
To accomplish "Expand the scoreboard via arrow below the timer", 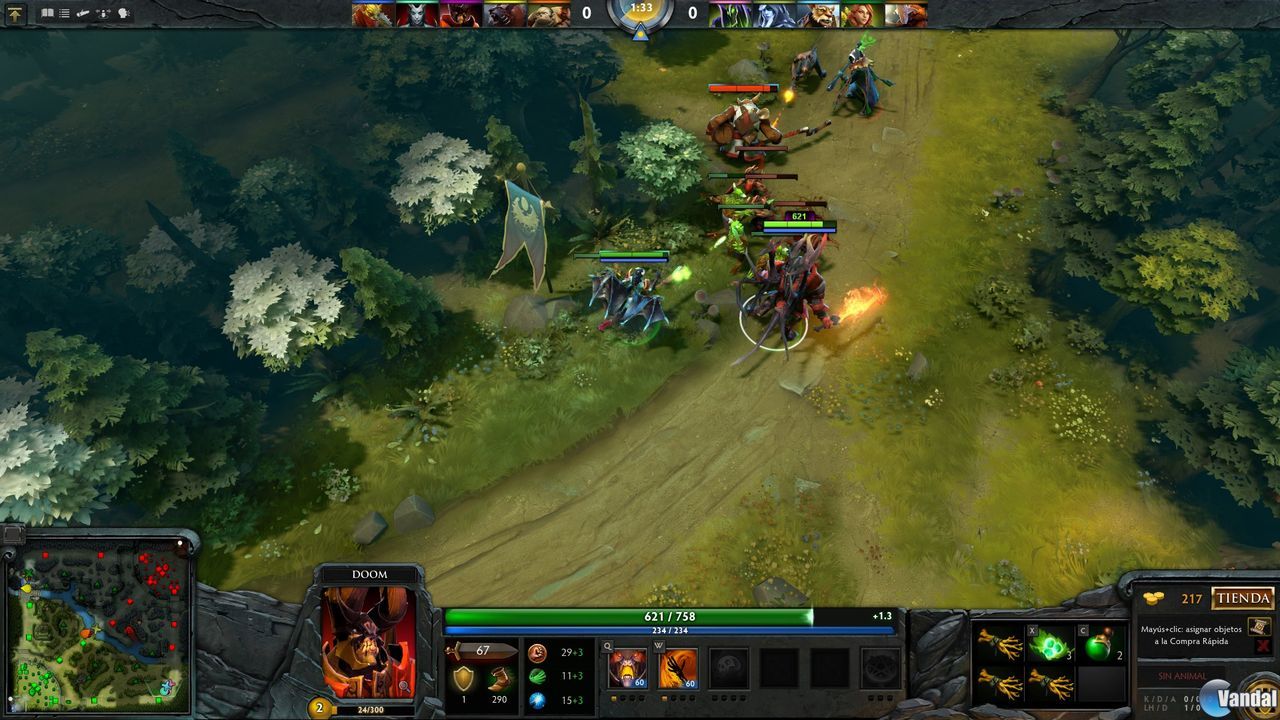I will point(639,30).
